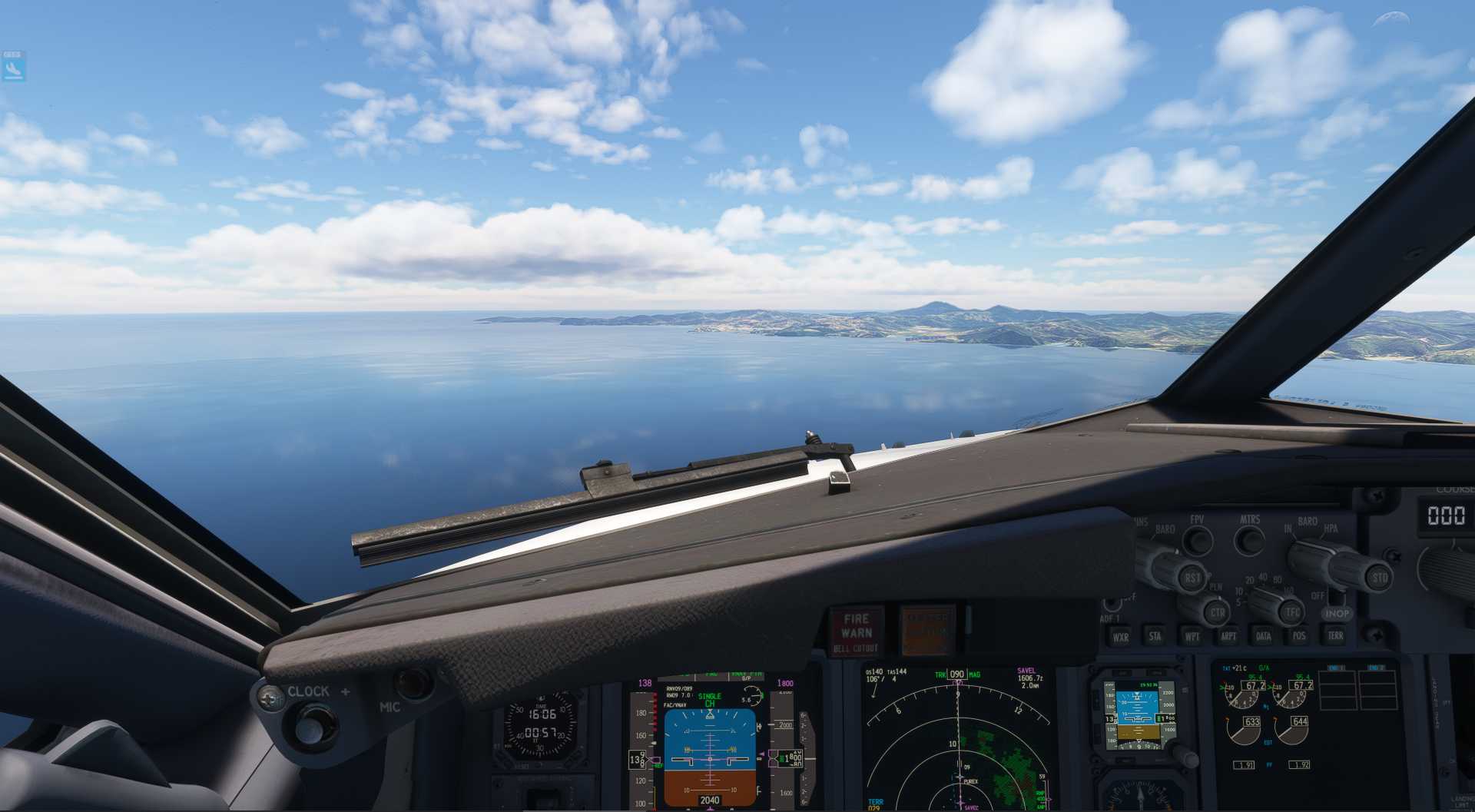This screenshot has width=1475, height=812.
Task: Click the GEES landing overlay icon
Action: pos(13,66)
